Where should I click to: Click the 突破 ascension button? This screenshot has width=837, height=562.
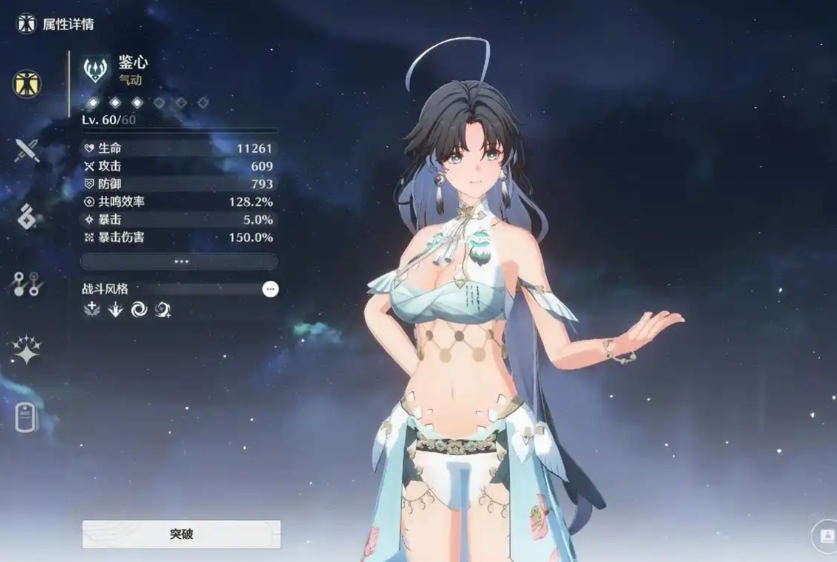coord(181,534)
